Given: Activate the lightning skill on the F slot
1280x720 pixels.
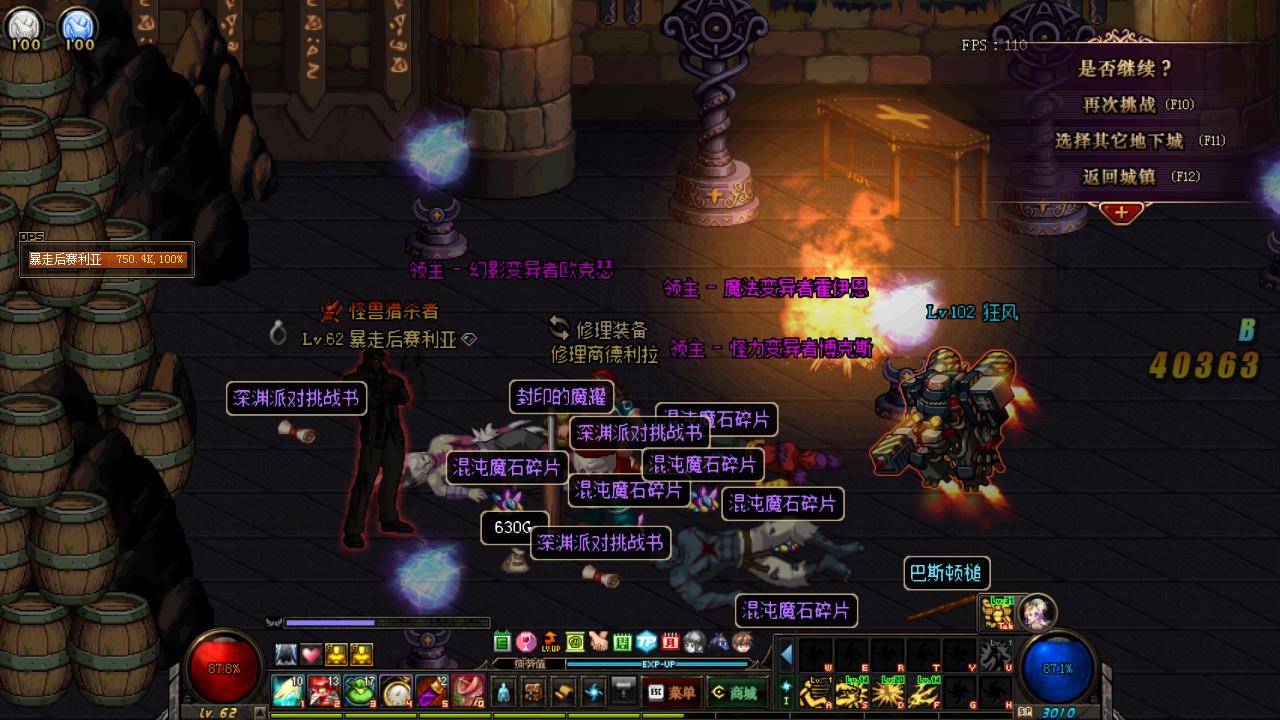Looking at the screenshot, I should coord(923,692).
